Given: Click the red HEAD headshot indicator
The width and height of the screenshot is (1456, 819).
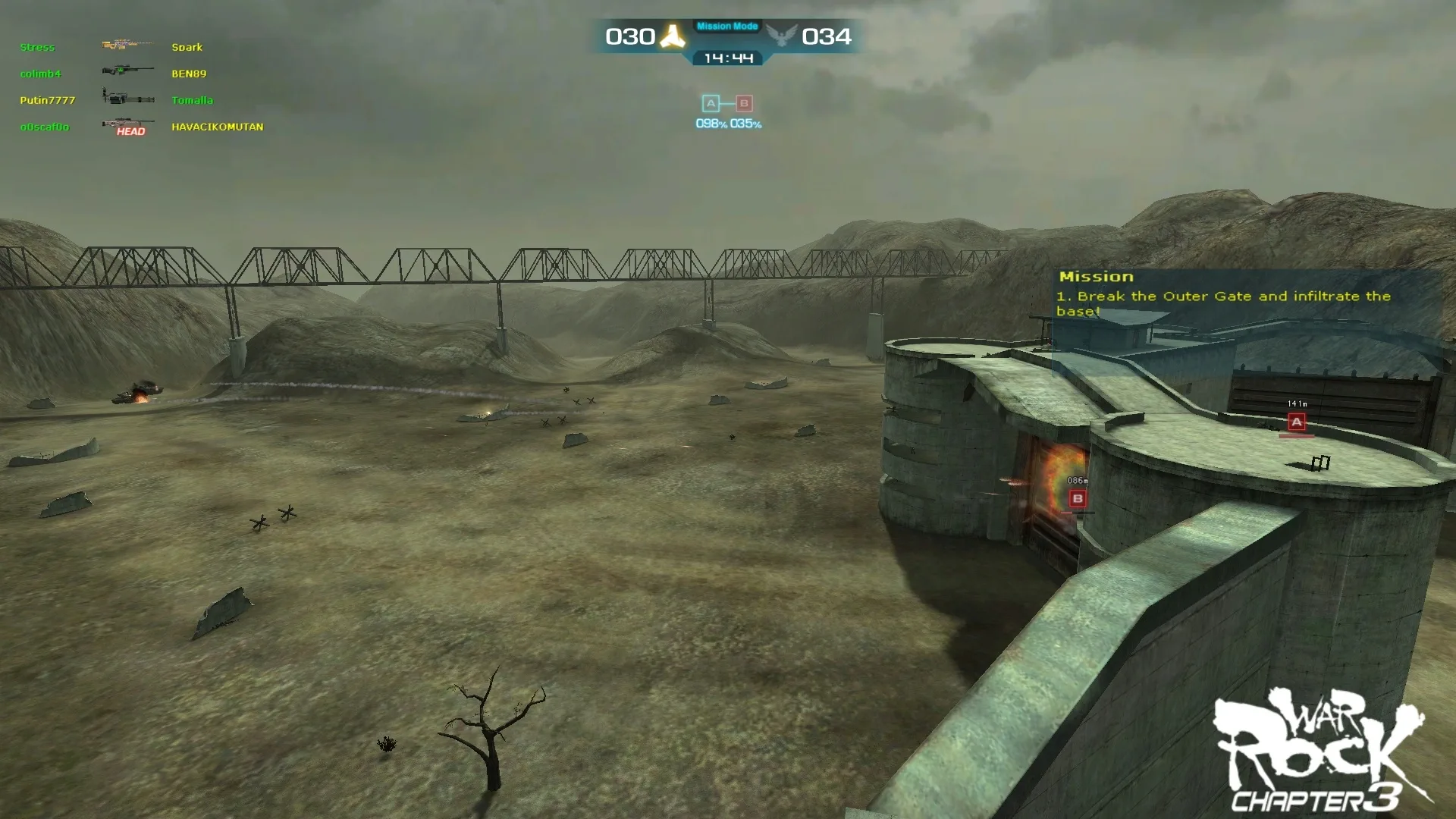Looking at the screenshot, I should click(132, 132).
